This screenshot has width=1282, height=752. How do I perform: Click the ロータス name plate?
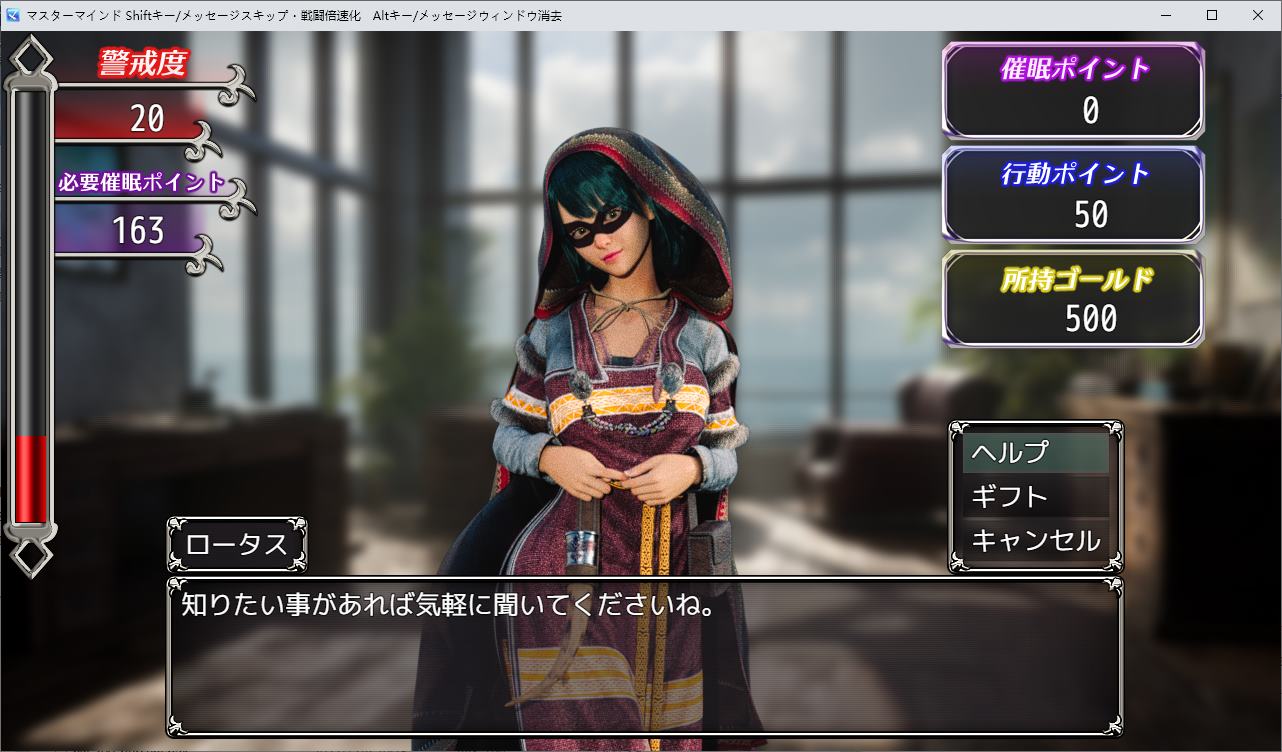237,545
